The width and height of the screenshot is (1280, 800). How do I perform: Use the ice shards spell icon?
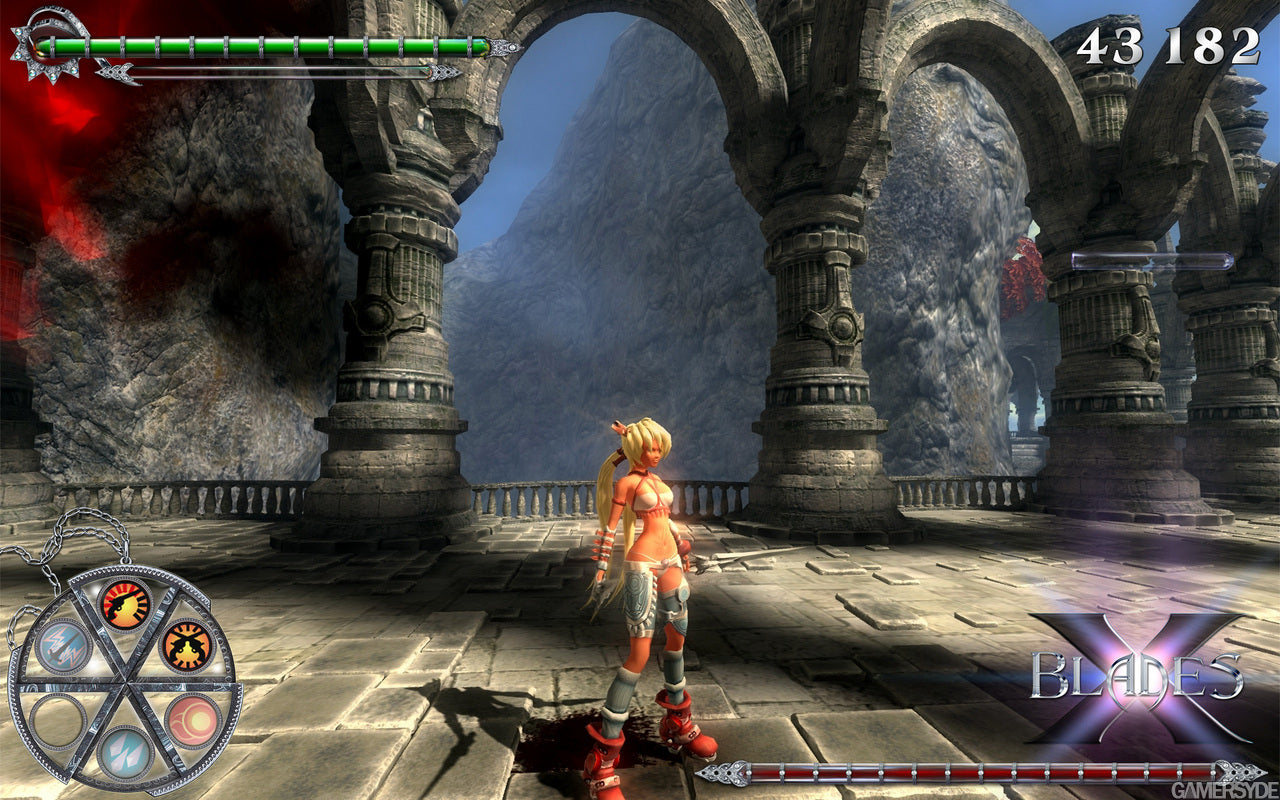(x=125, y=755)
